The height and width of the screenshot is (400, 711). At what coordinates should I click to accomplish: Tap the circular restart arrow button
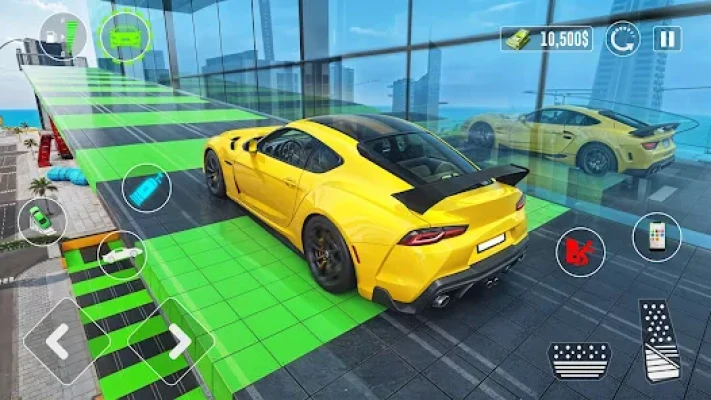[623, 39]
